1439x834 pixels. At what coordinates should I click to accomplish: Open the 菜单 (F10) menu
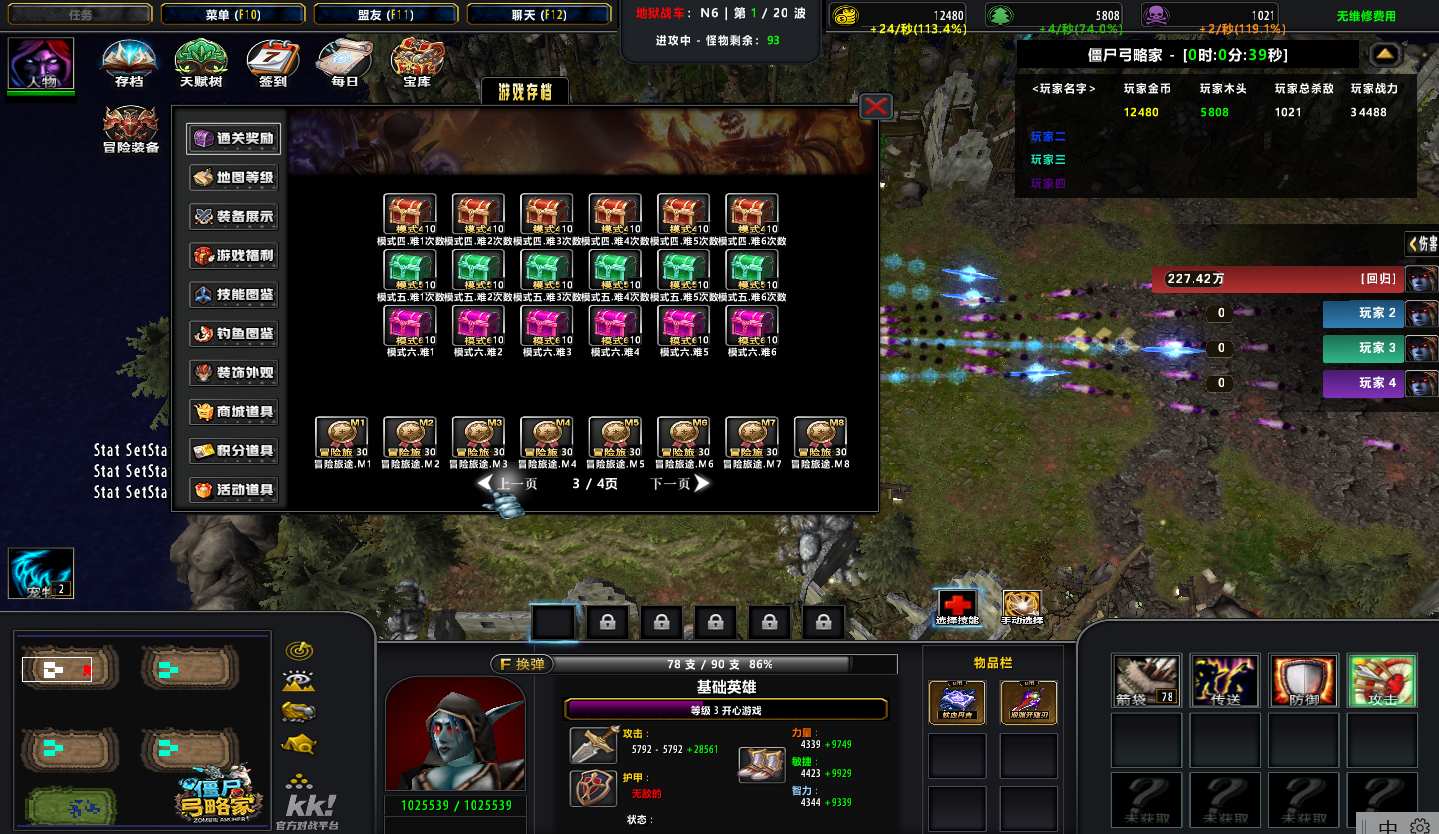pos(232,14)
